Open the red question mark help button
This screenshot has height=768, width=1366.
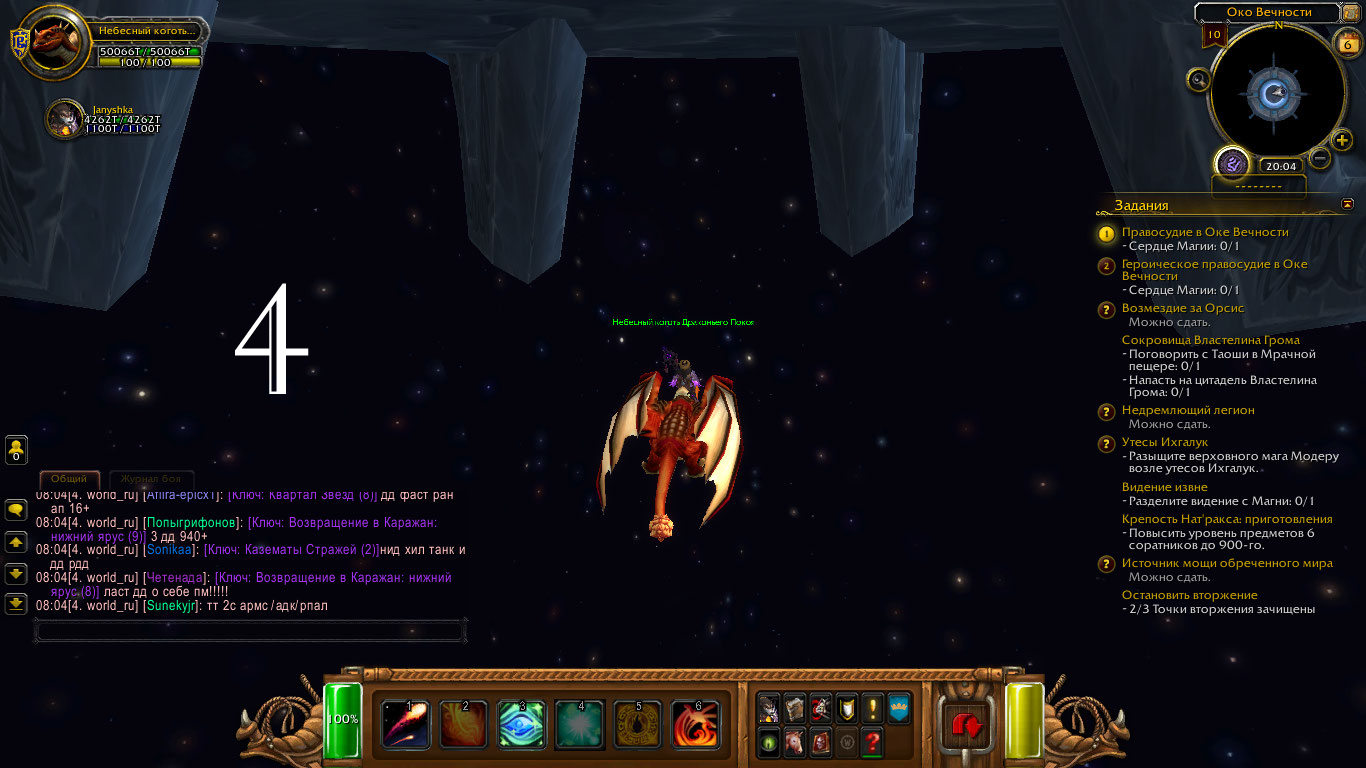click(873, 743)
